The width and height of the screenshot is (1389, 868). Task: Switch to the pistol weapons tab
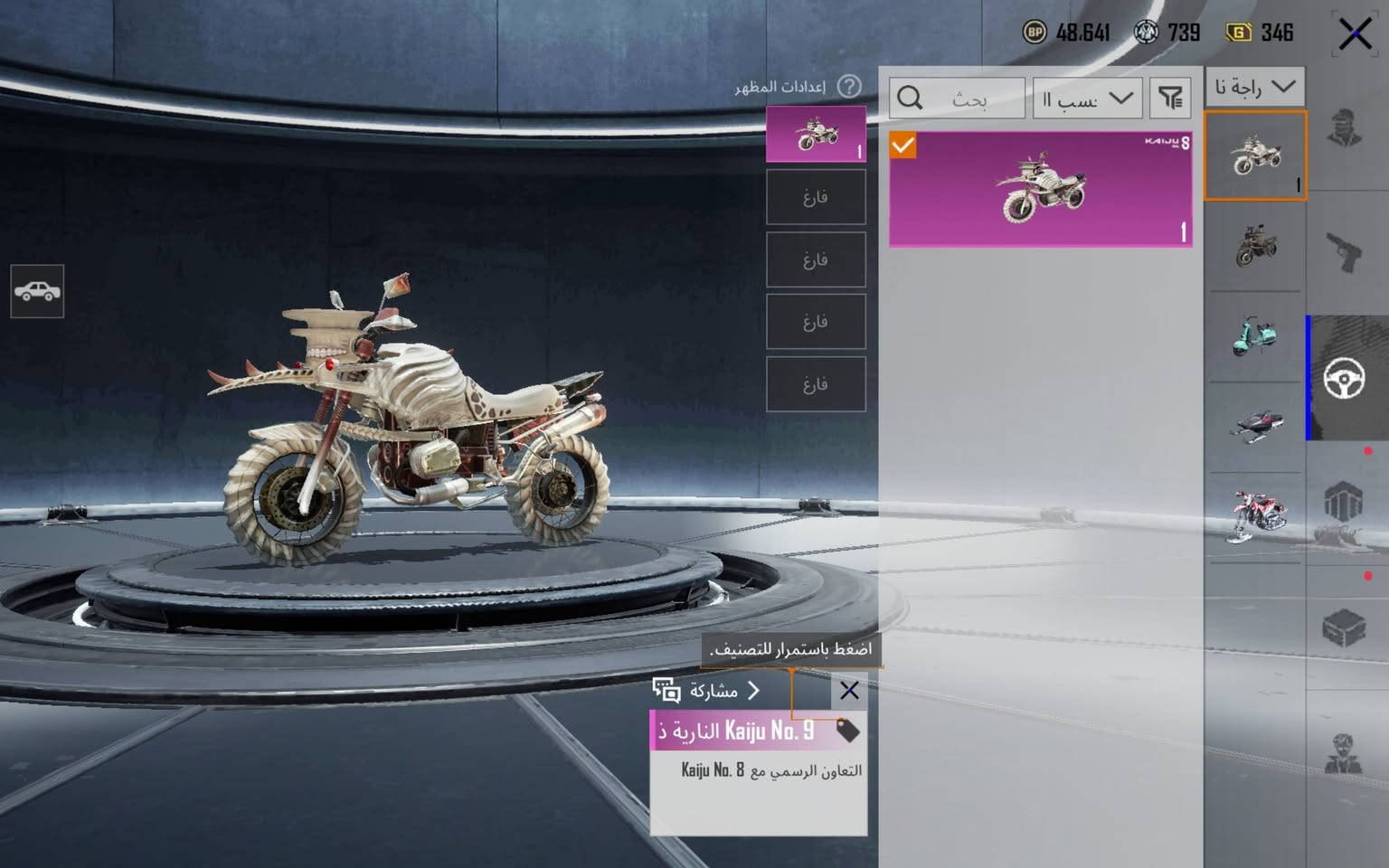(1344, 252)
